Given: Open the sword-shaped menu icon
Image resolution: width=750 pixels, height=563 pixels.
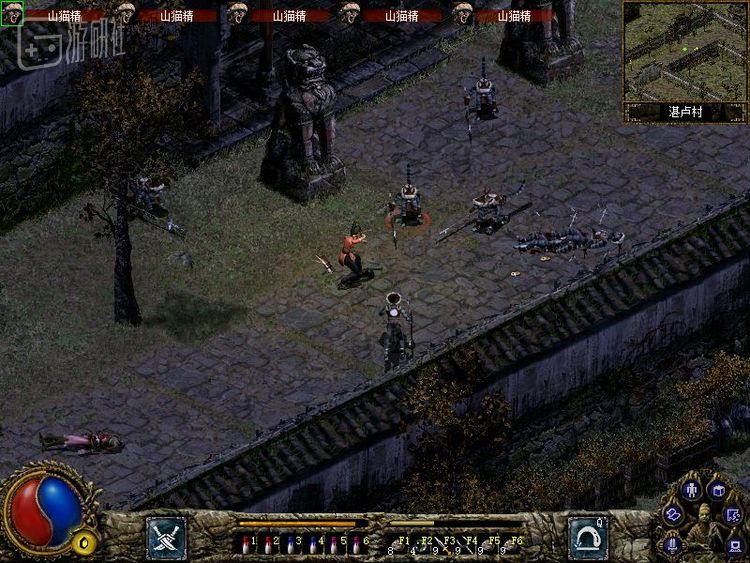Looking at the screenshot, I should tap(672, 544).
